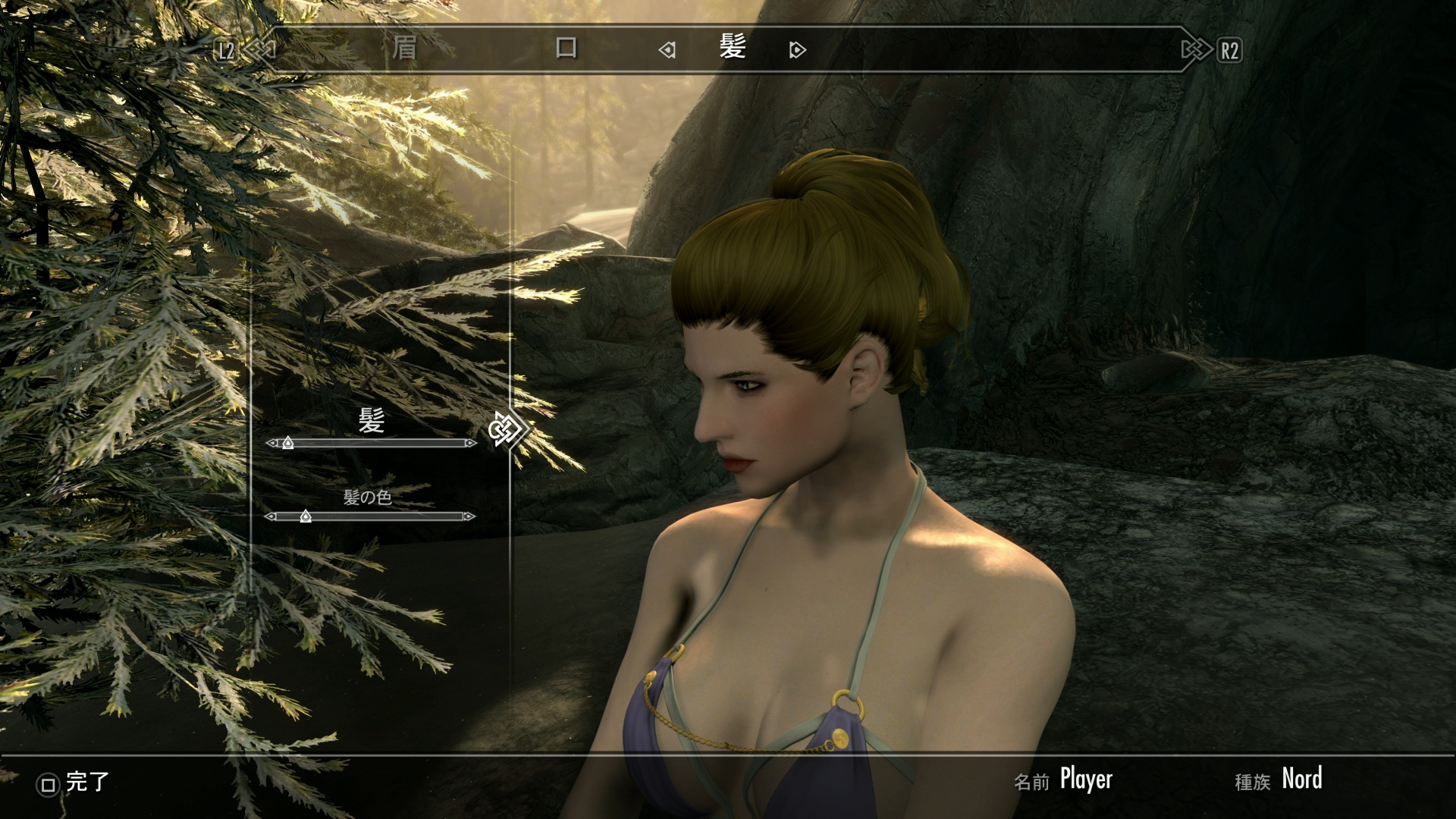Switch to the 口 (mouth) tab
The image size is (1456, 819).
coord(566,49)
